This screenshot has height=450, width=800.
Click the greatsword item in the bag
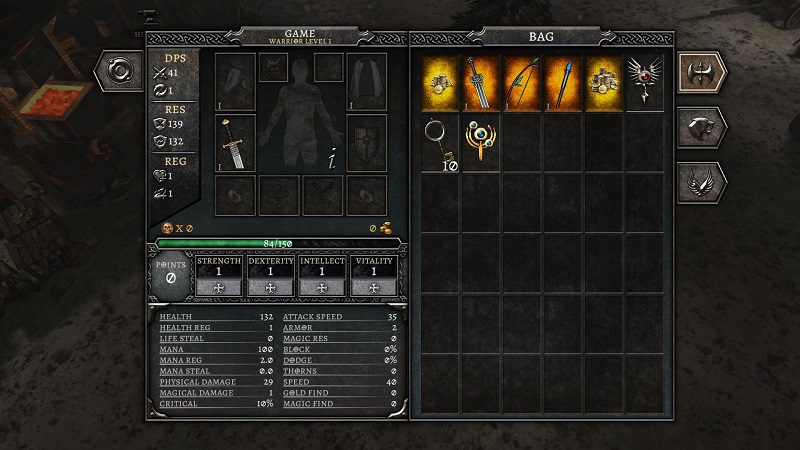(x=481, y=83)
